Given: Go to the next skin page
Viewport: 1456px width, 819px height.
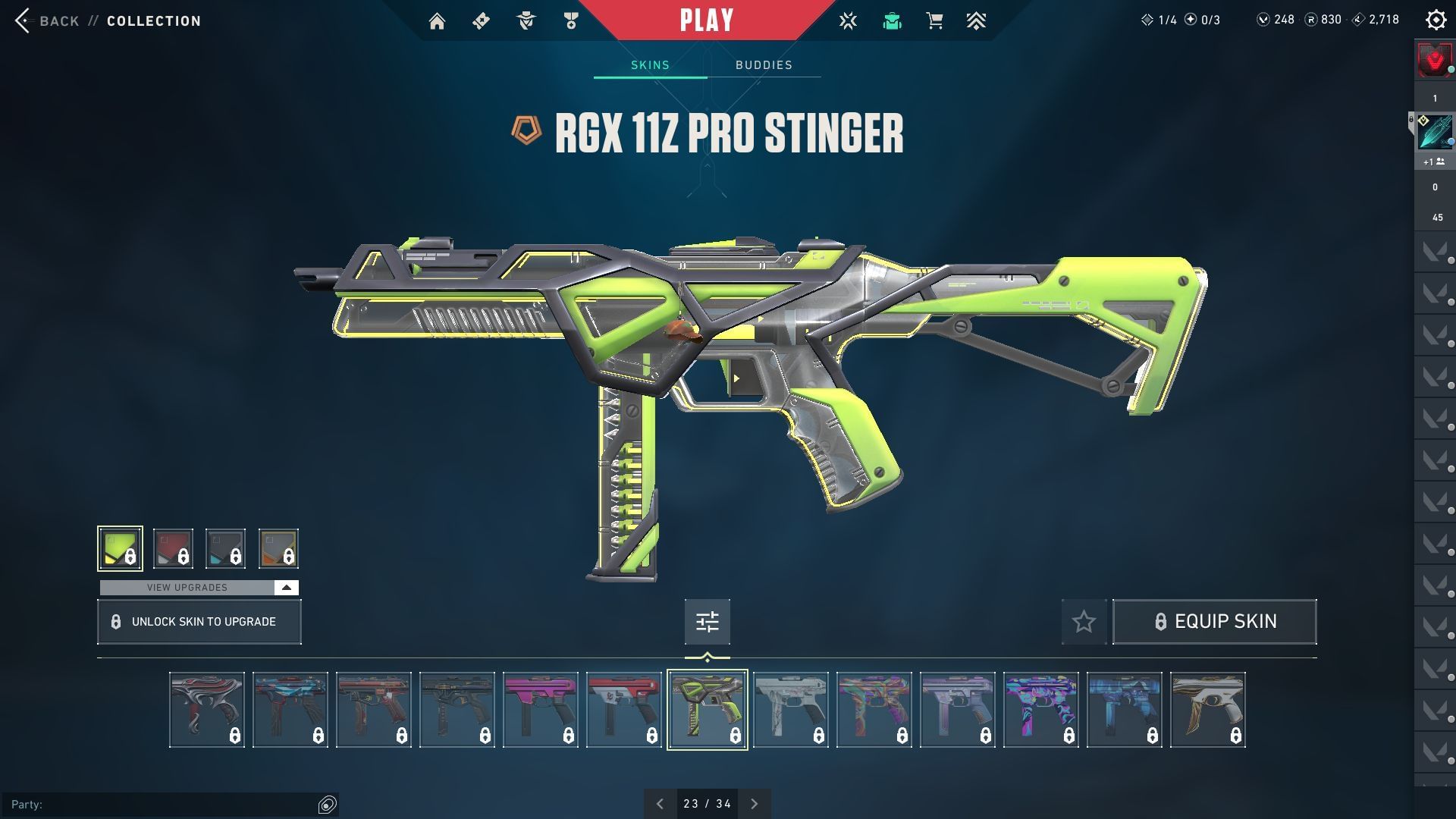Looking at the screenshot, I should tap(754, 804).
